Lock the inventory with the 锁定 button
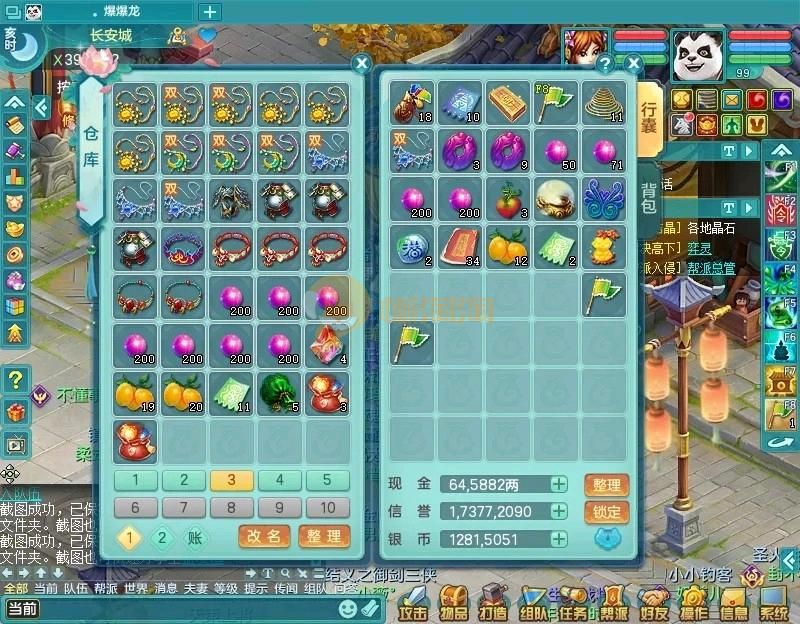Screen dimensions: 800x624 (x=606, y=512)
